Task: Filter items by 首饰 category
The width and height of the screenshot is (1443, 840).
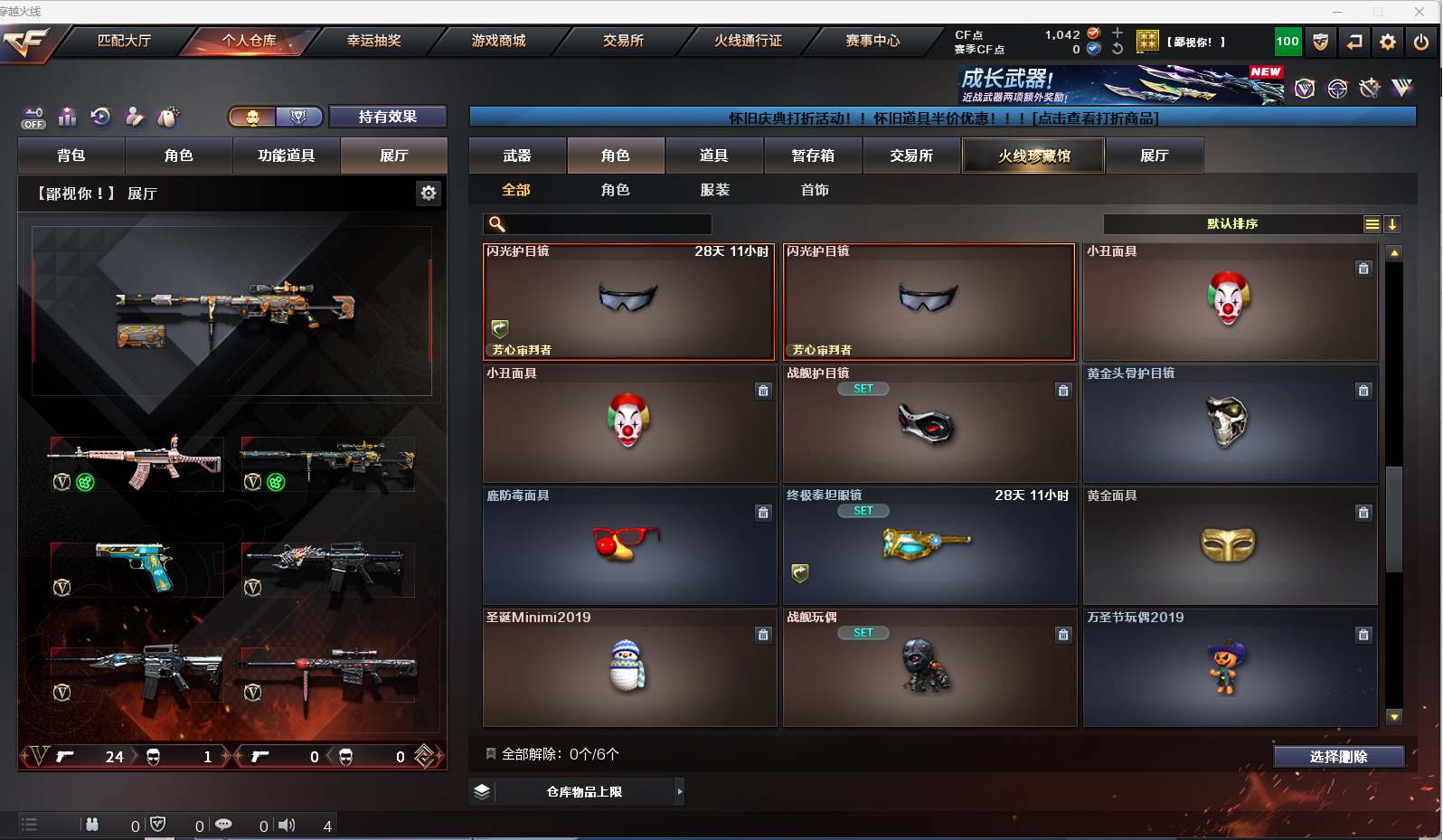Action: click(x=815, y=190)
